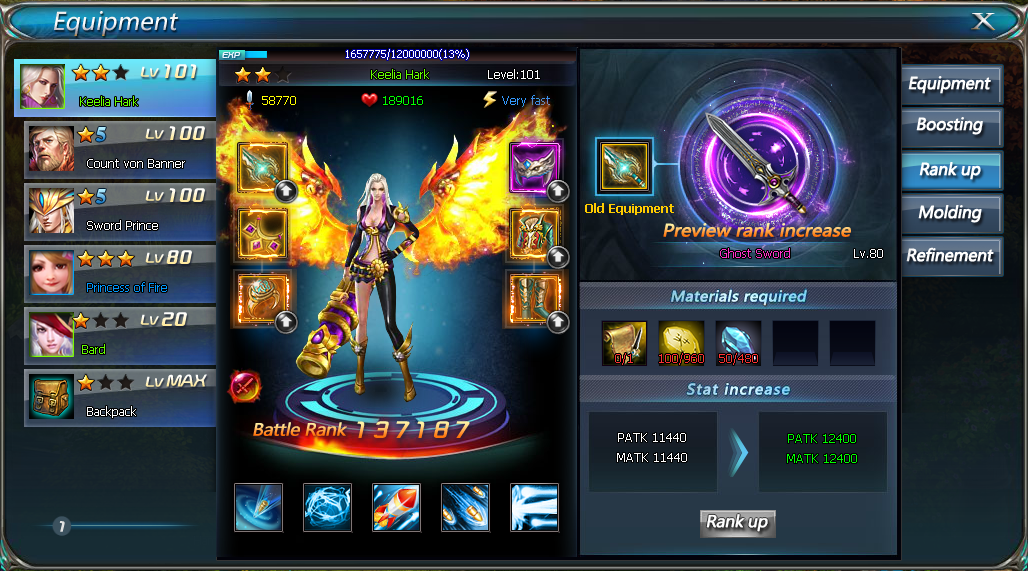1028x571 pixels.
Task: Select Keelia Hark in the character list
Action: click(x=115, y=87)
